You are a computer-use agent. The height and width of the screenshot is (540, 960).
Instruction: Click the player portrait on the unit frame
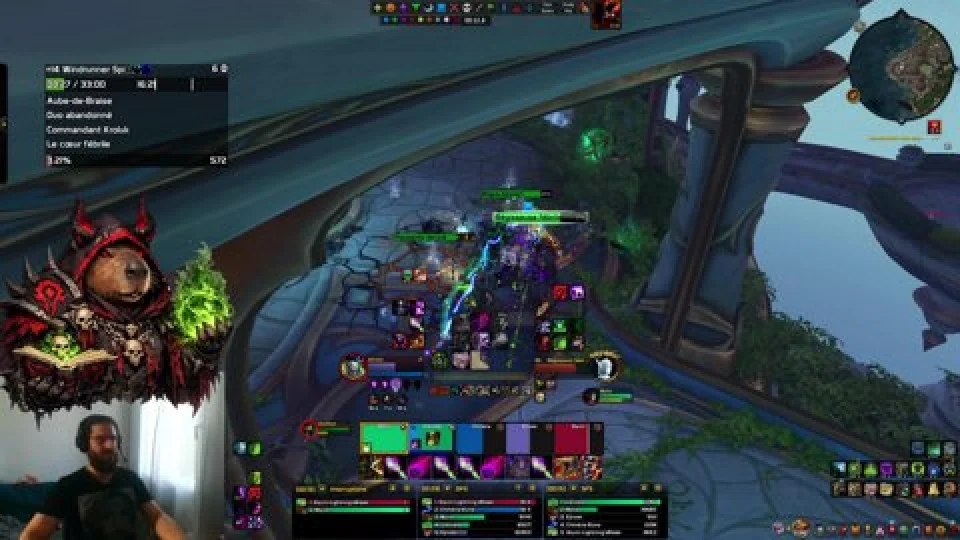tap(352, 367)
